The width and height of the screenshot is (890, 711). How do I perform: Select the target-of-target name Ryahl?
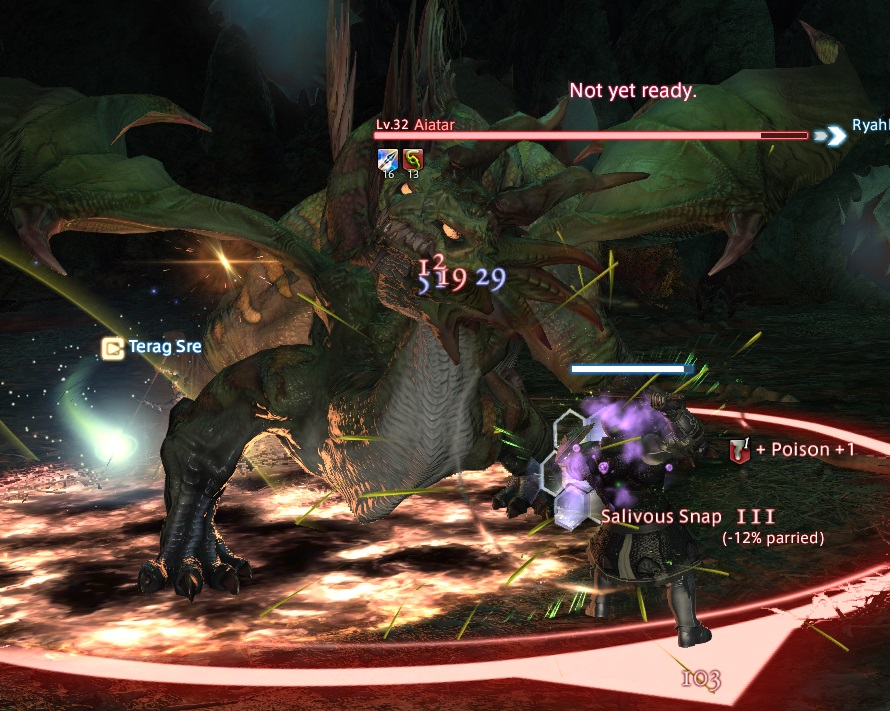[x=870, y=127]
